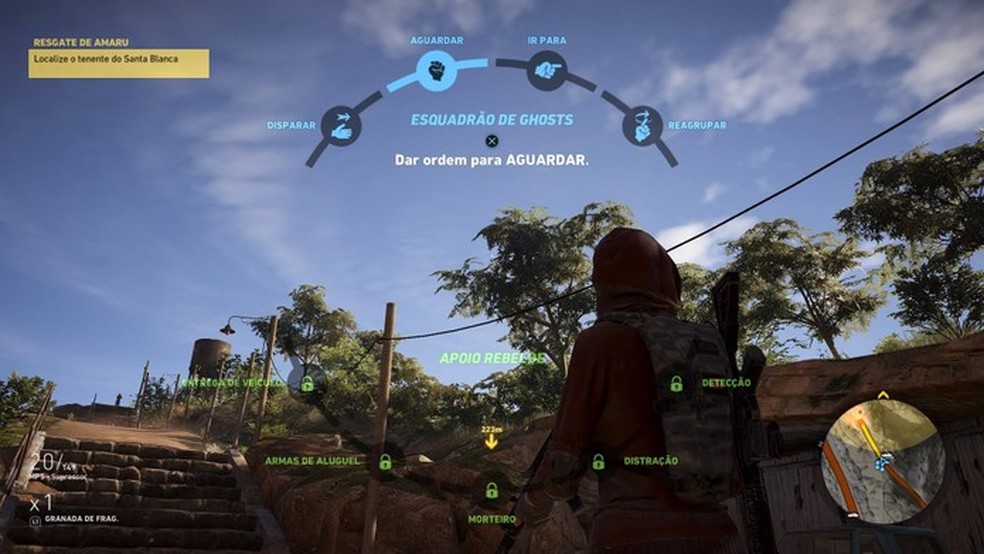
Task: Select the locked Detecção rebel support
Action: (677, 383)
